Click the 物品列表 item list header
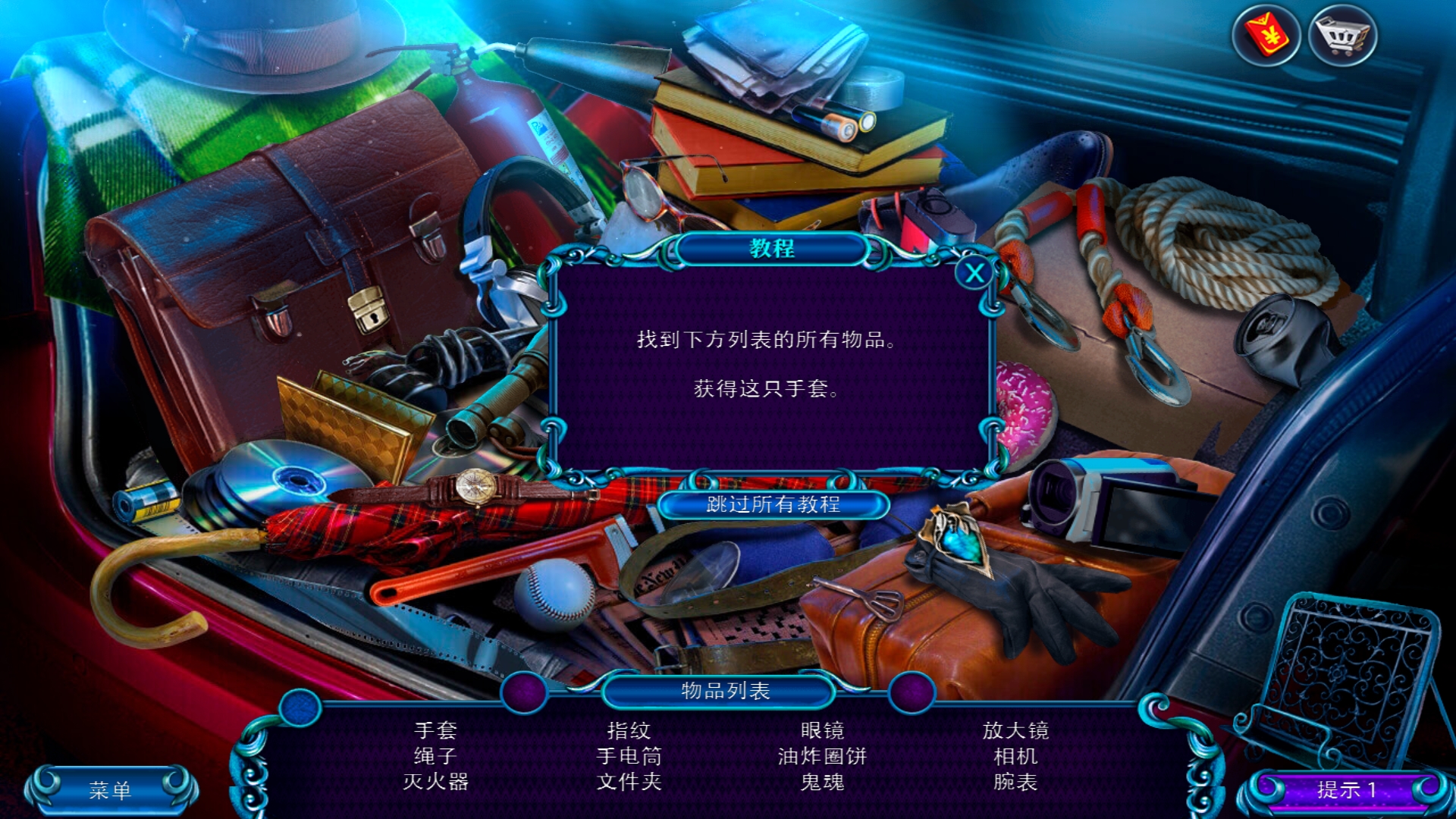The height and width of the screenshot is (819, 1456). (x=725, y=691)
